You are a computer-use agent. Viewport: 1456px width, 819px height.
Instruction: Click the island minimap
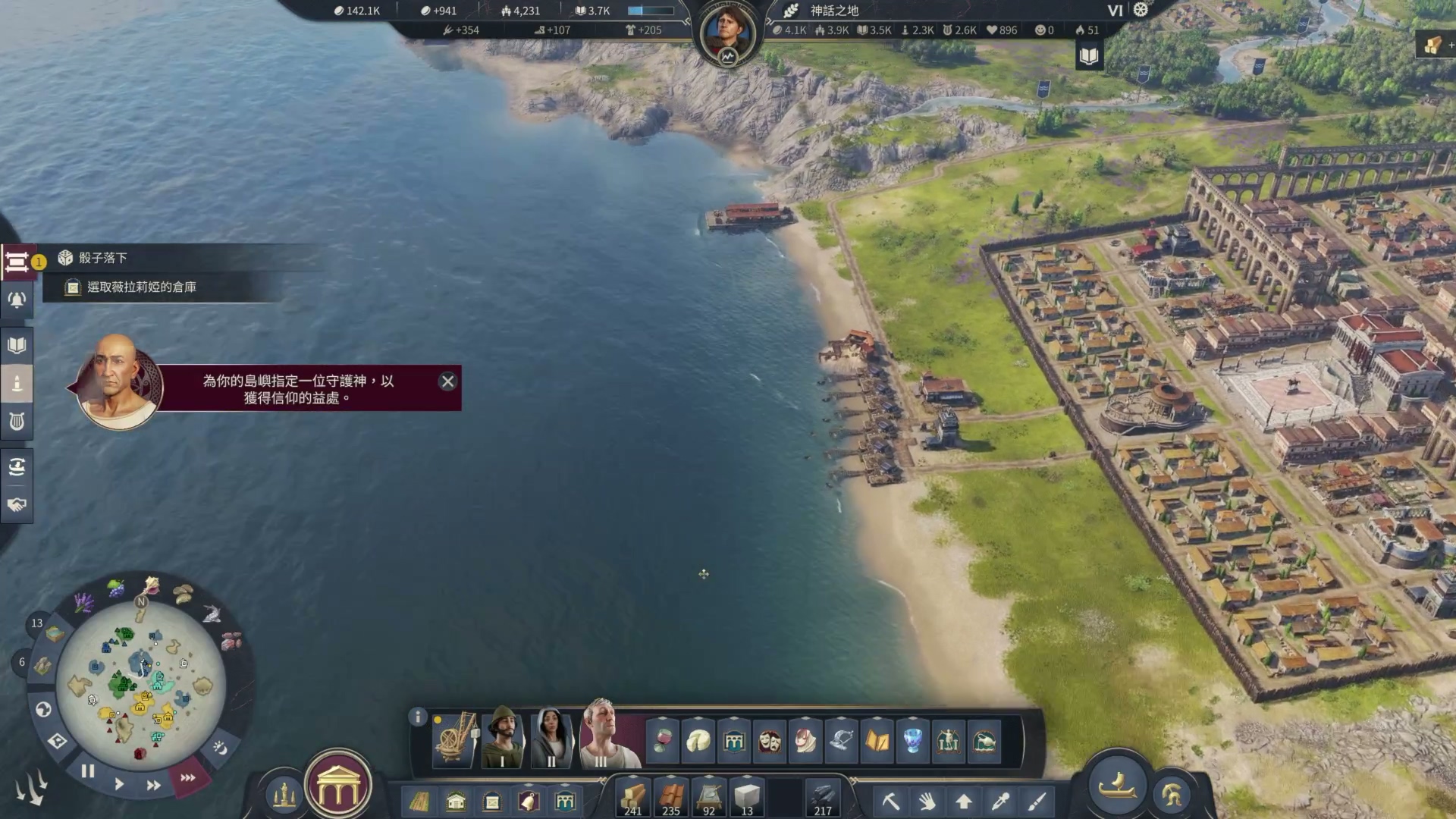[140, 686]
